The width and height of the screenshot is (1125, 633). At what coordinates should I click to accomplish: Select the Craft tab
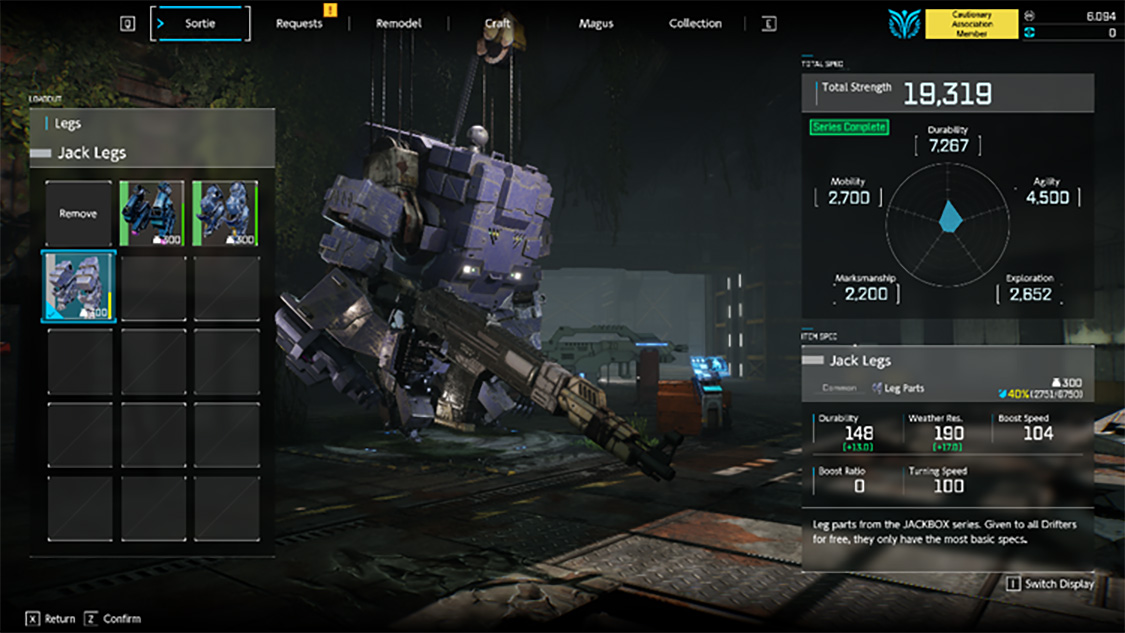click(x=497, y=23)
